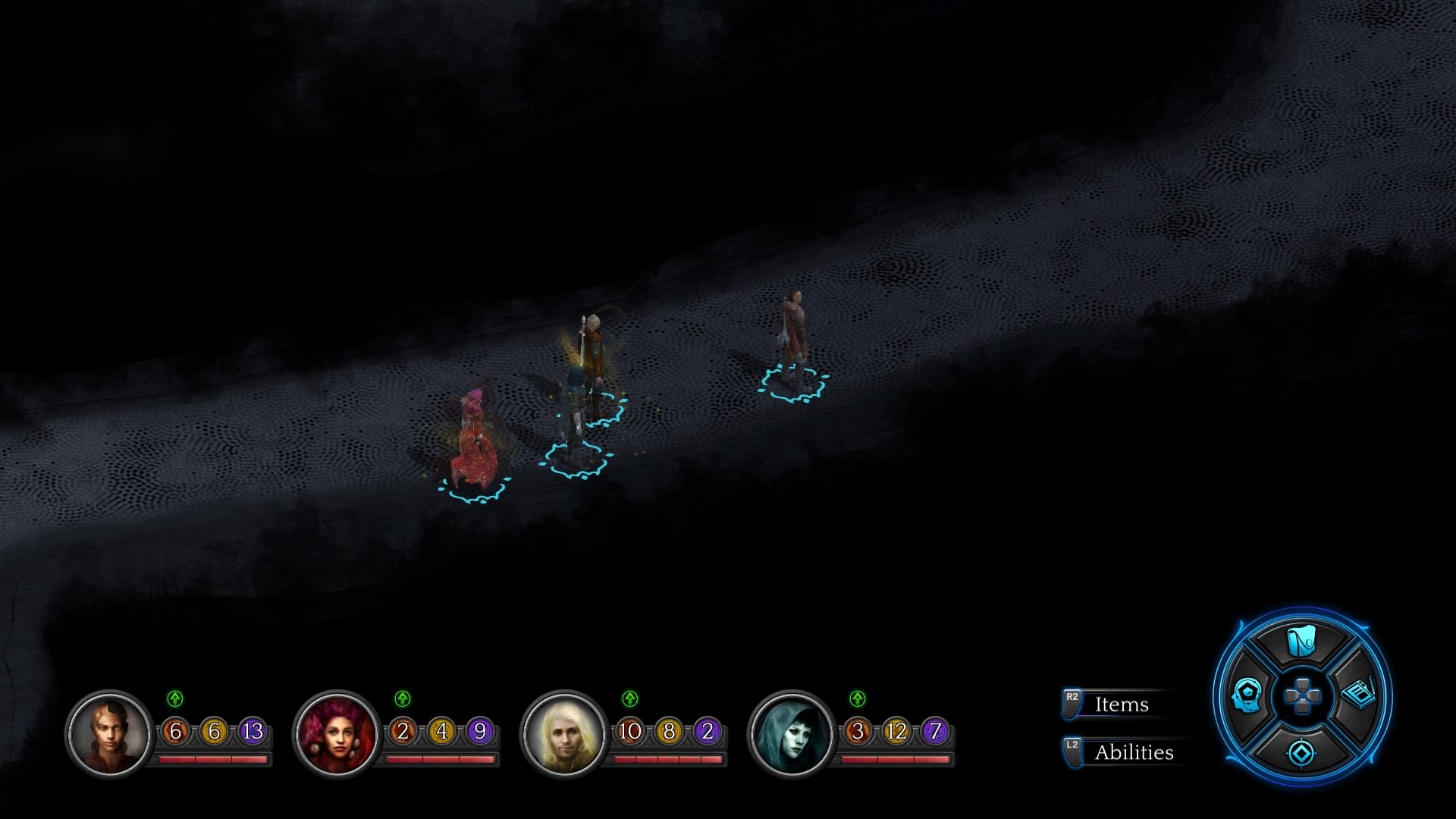Activate the blond man's green level-up icon
Screen dimensions: 1456x819
pos(630,698)
